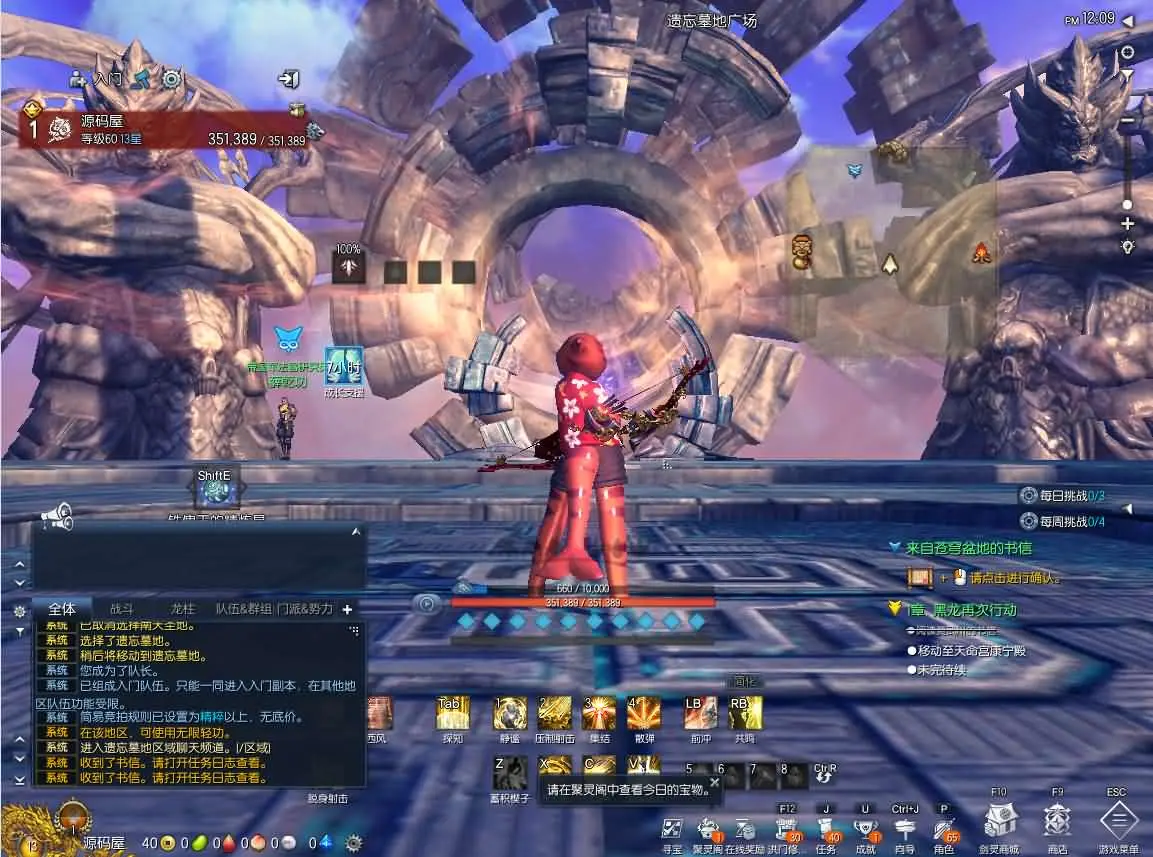This screenshot has height=857, width=1153.
Task: Open the 成就 achievements trophy icon
Action: coord(866,828)
